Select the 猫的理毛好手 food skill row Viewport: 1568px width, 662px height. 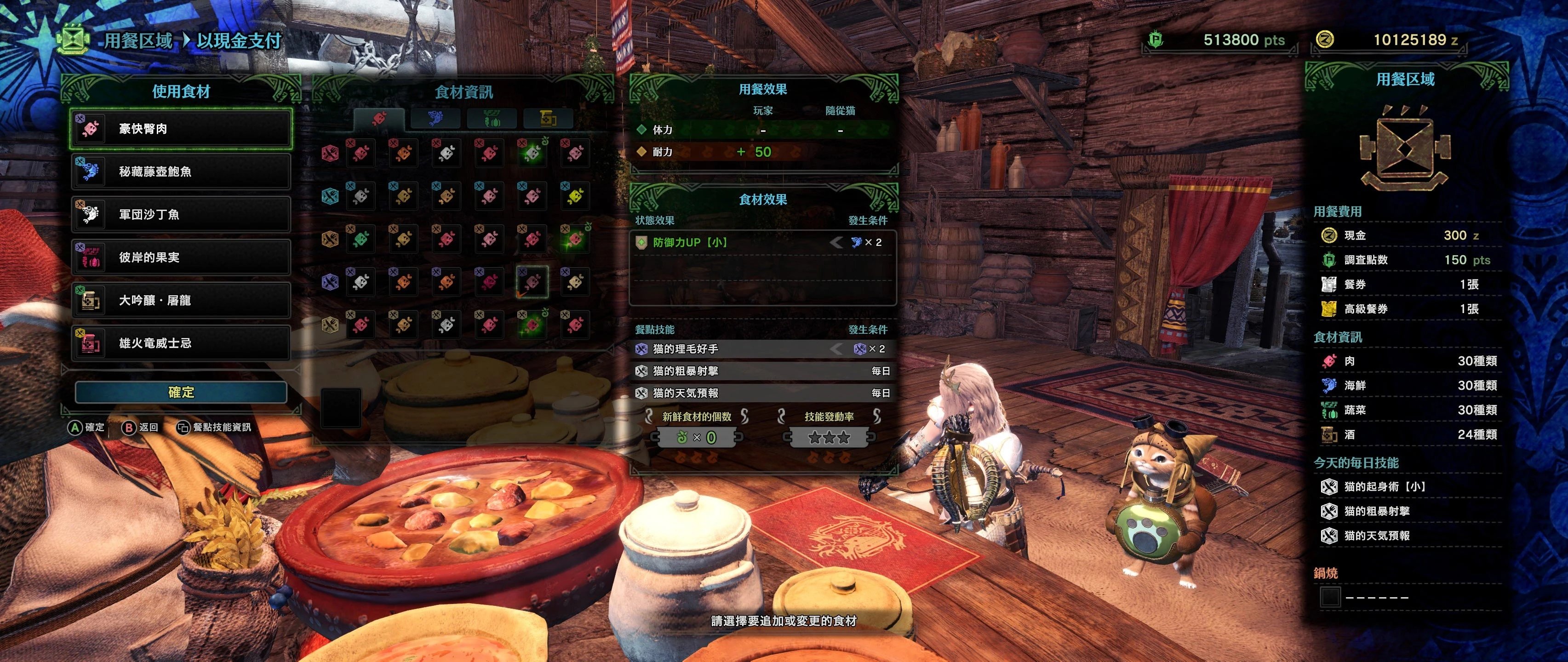point(762,348)
